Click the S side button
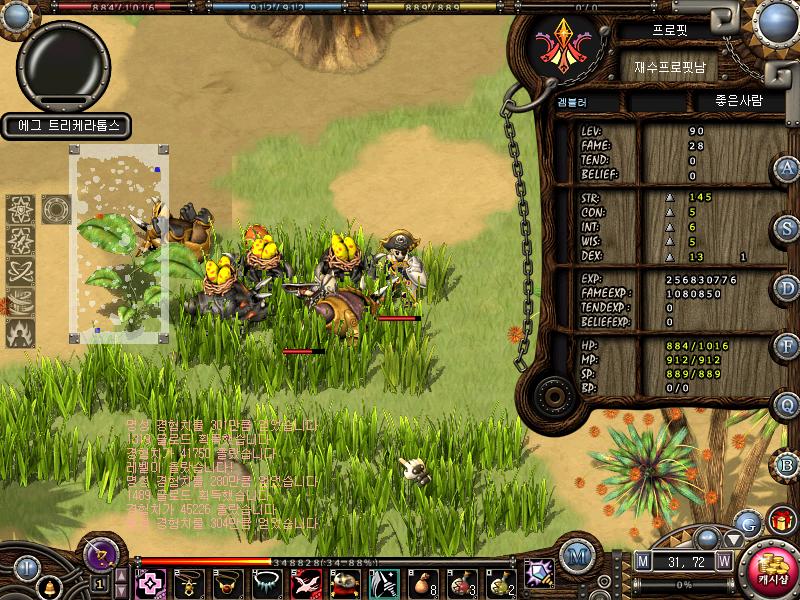This screenshot has width=800, height=600. (787, 228)
